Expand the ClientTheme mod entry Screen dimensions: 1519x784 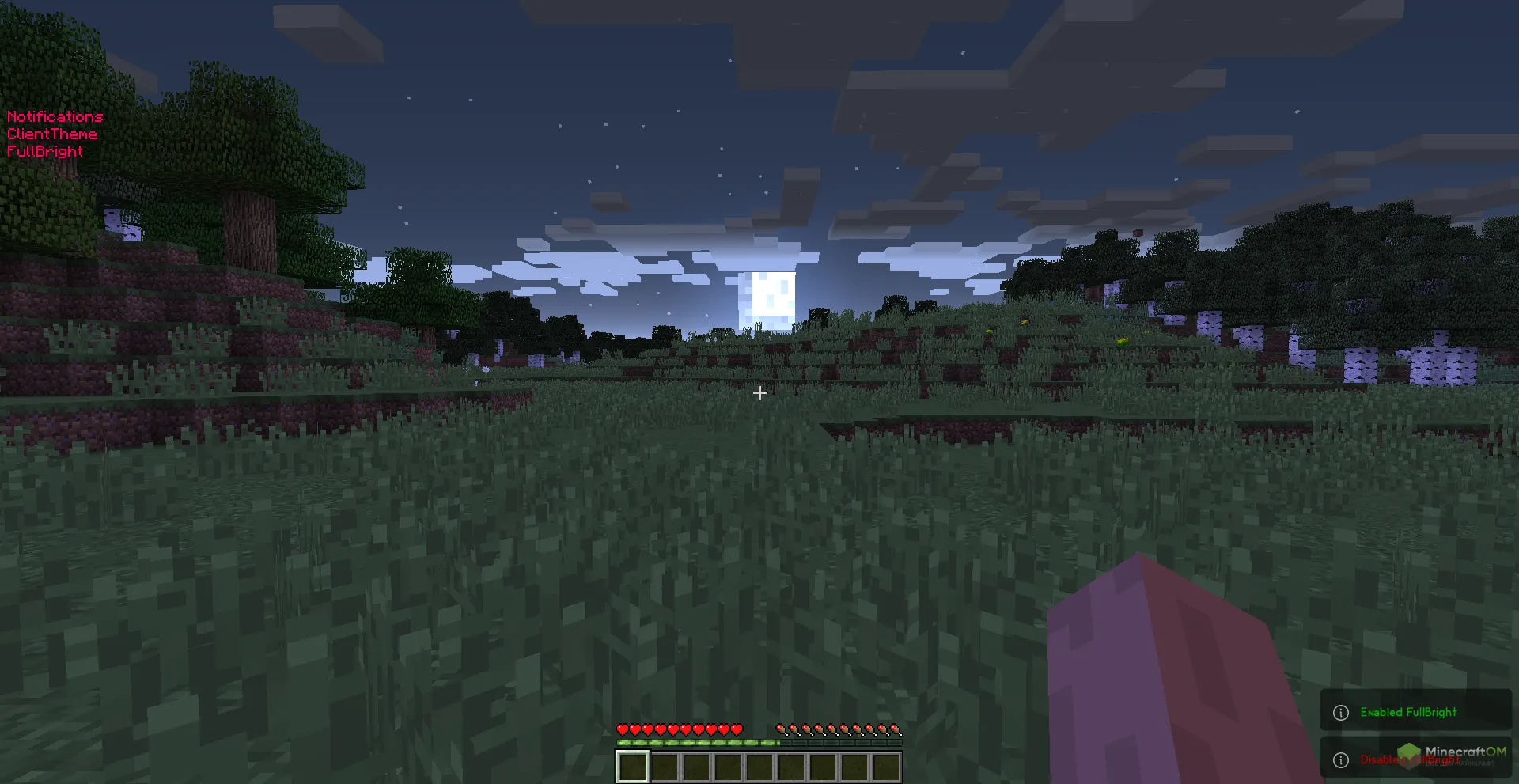51,134
